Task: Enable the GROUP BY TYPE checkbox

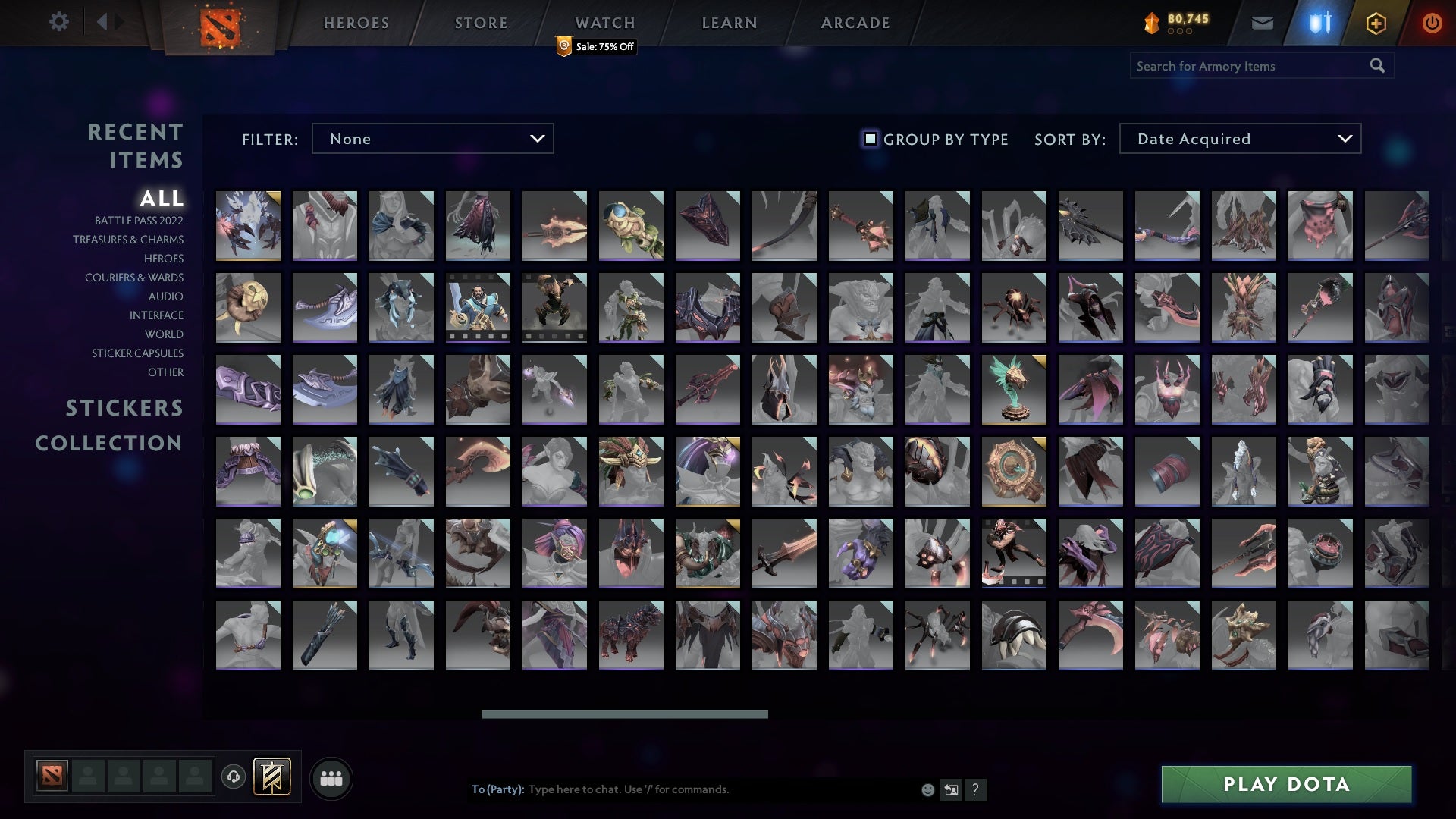Action: tap(869, 139)
